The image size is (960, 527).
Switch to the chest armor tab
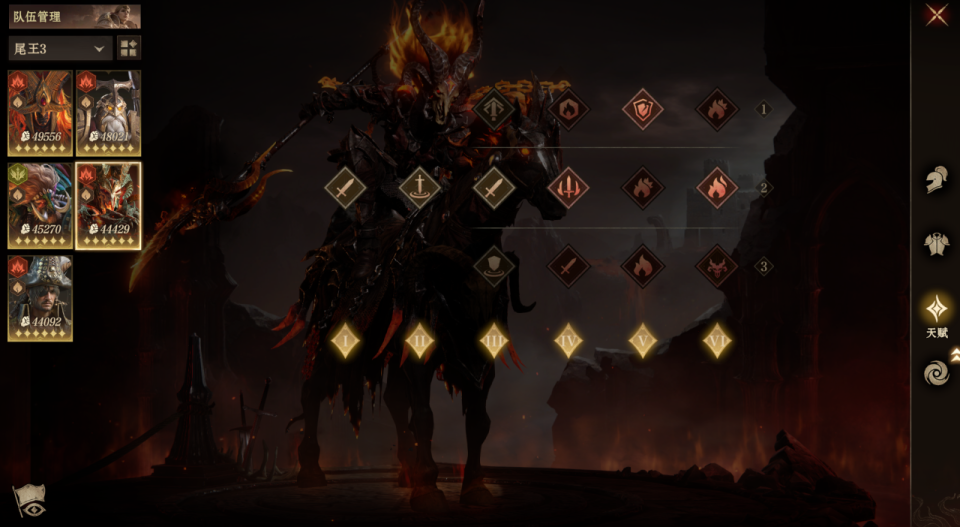[937, 243]
